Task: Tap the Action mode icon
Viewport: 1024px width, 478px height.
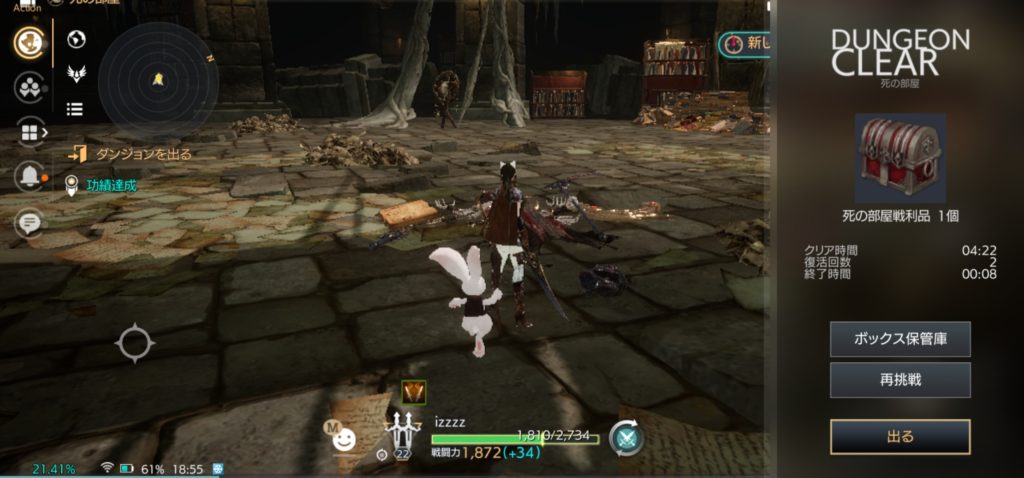Action: [x=30, y=42]
